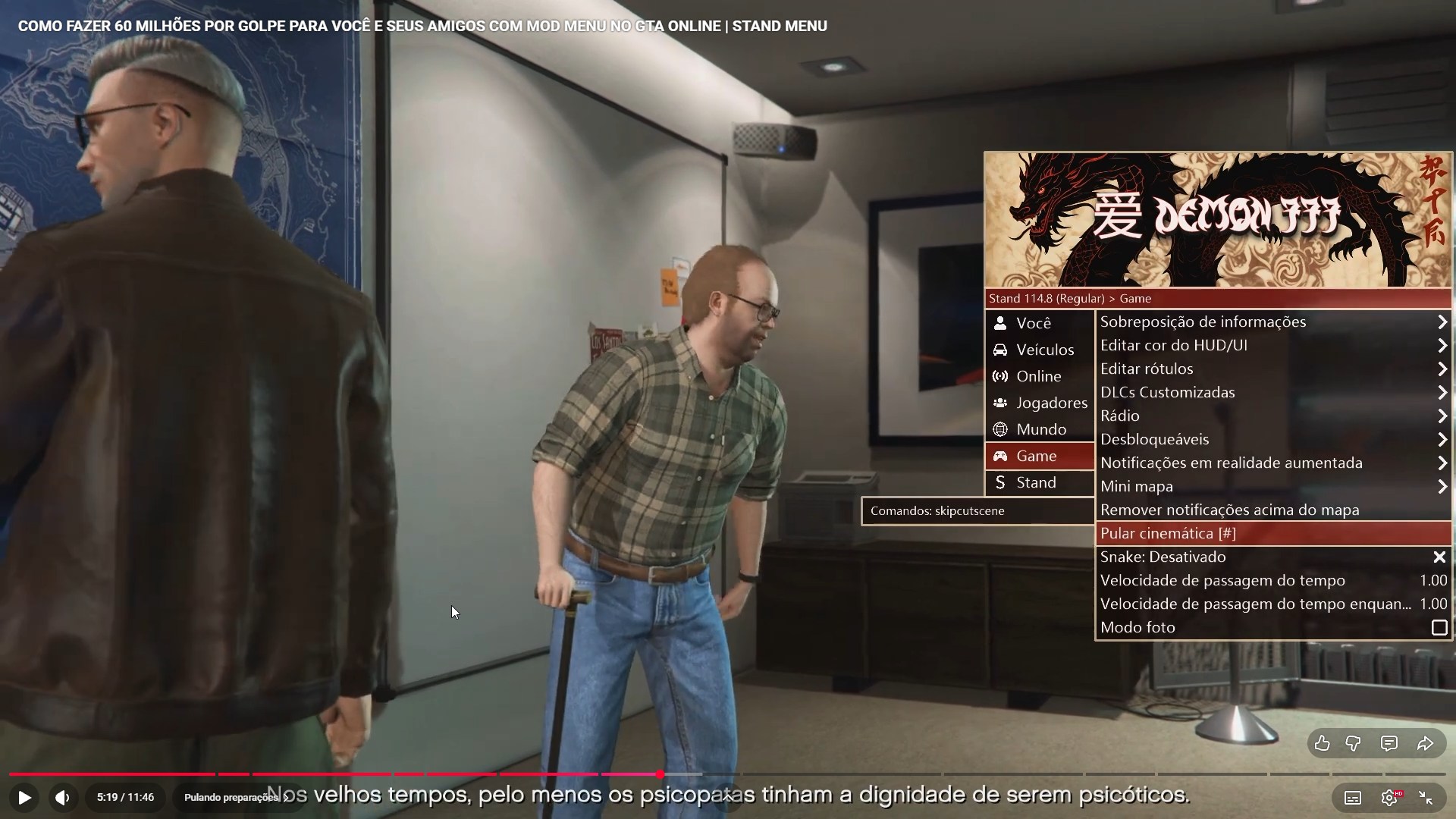The height and width of the screenshot is (819, 1456).
Task: Click the Game controller icon
Action: [x=1000, y=456]
